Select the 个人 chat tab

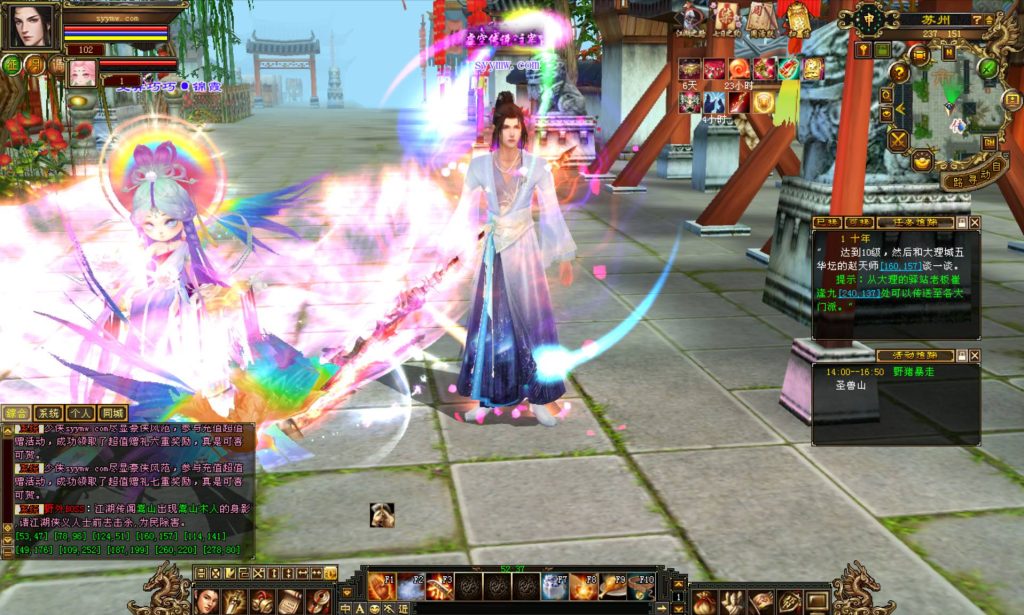pyautogui.click(x=81, y=412)
